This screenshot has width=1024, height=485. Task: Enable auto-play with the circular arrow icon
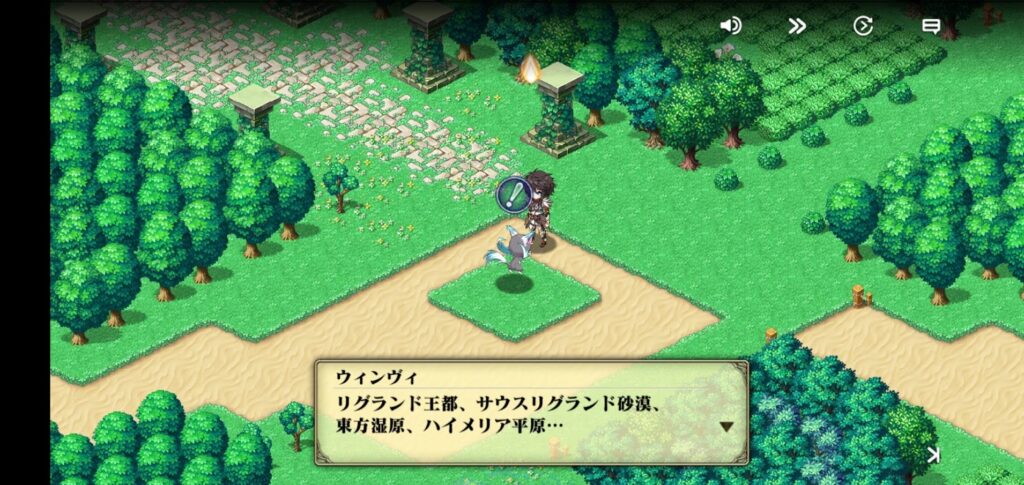click(x=863, y=26)
